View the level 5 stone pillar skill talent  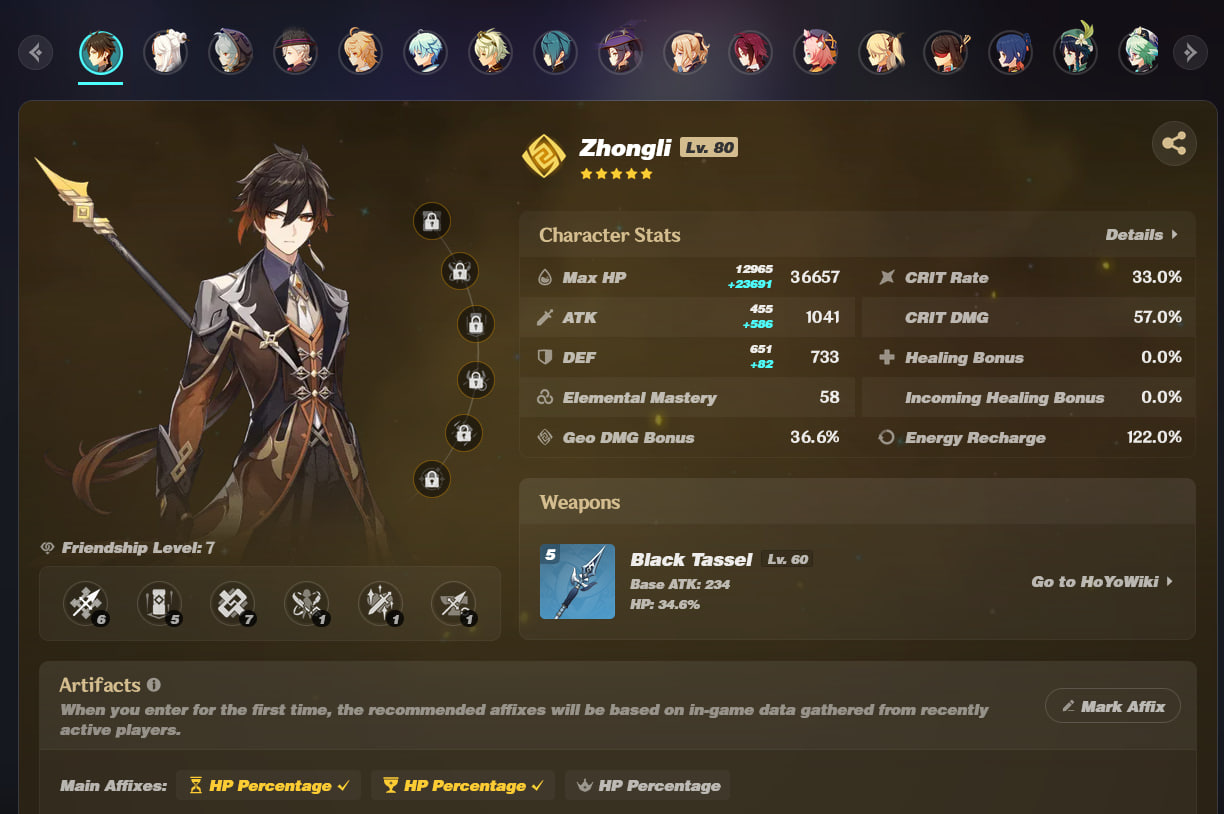point(159,603)
